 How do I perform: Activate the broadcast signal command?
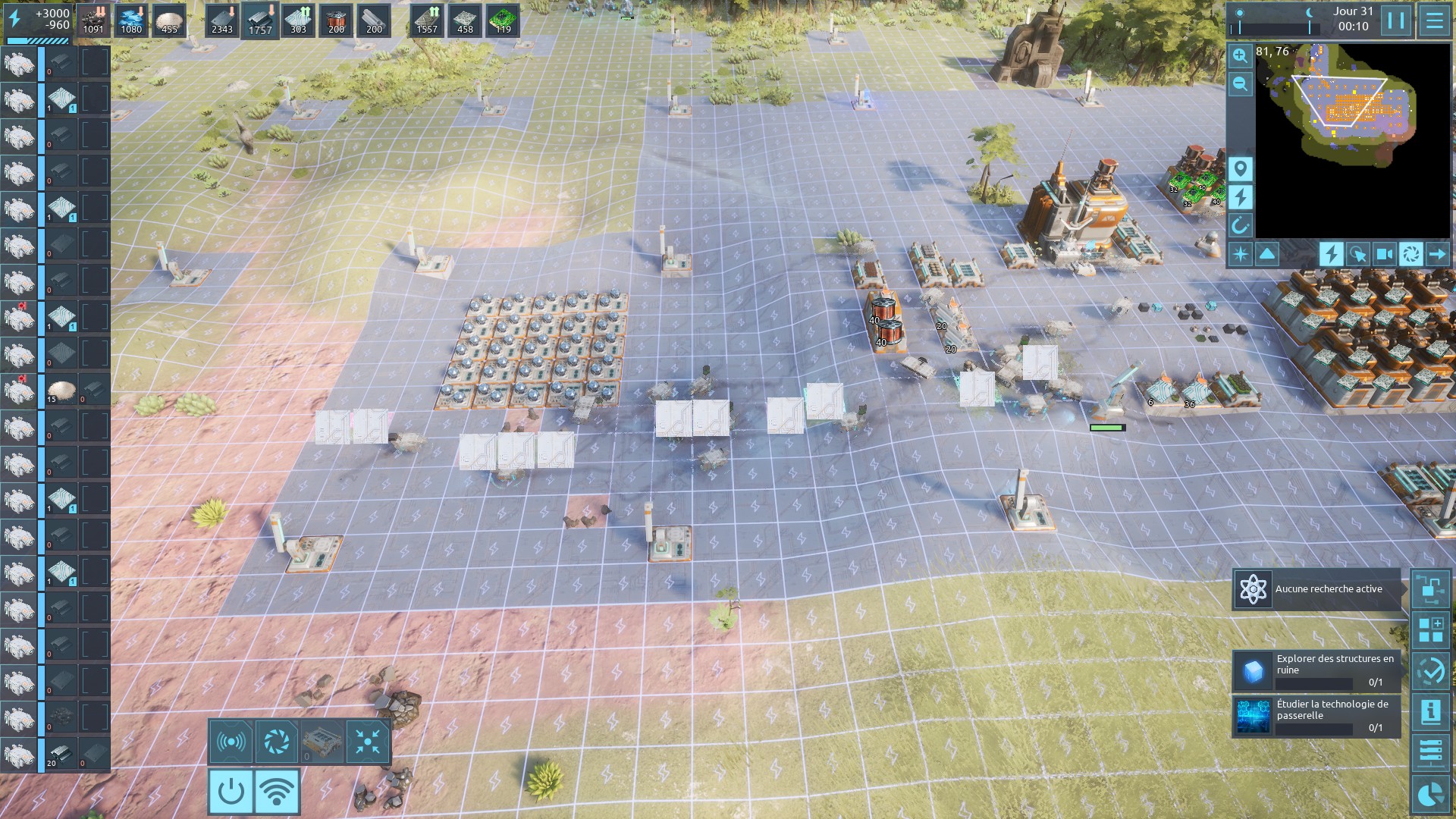(231, 742)
